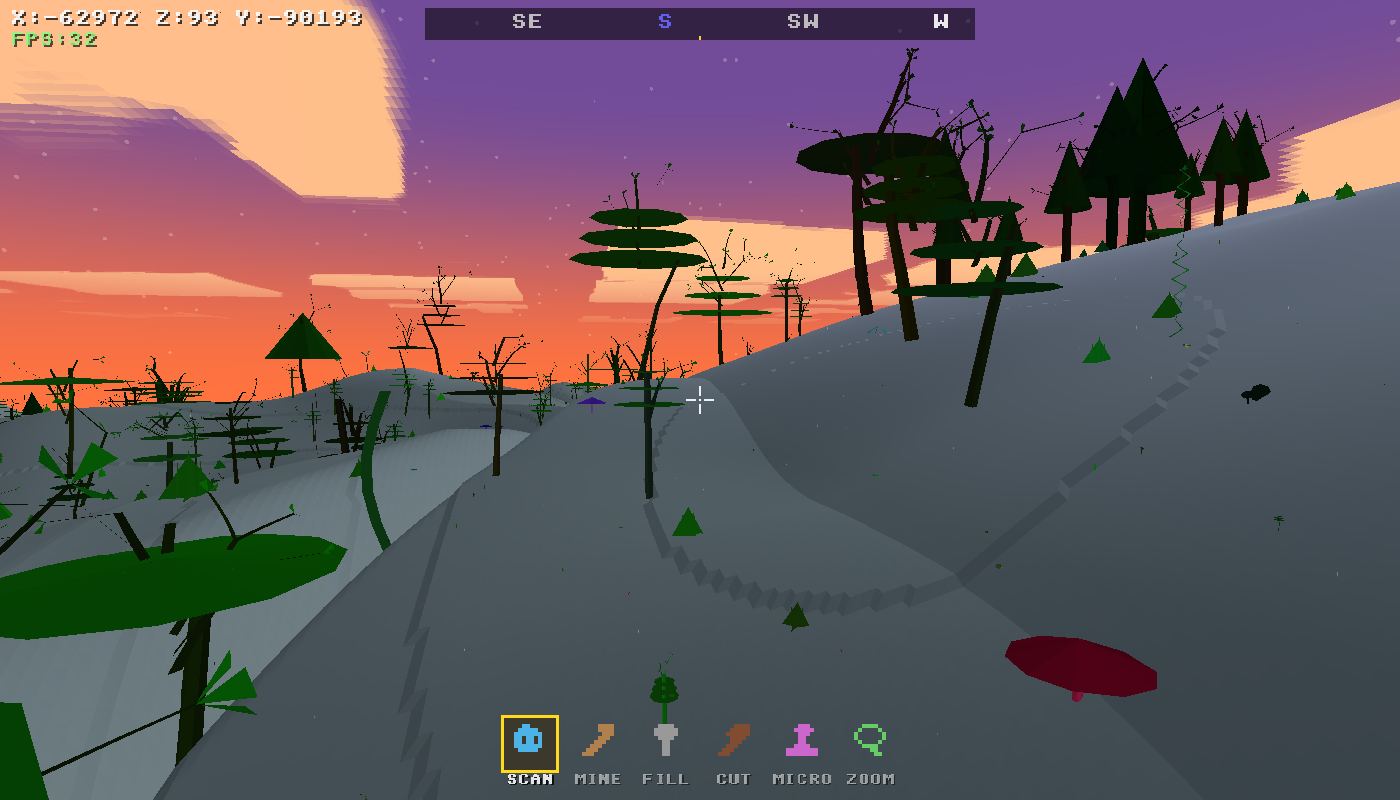Select the highlighted S heading on the compass

click(x=664, y=21)
